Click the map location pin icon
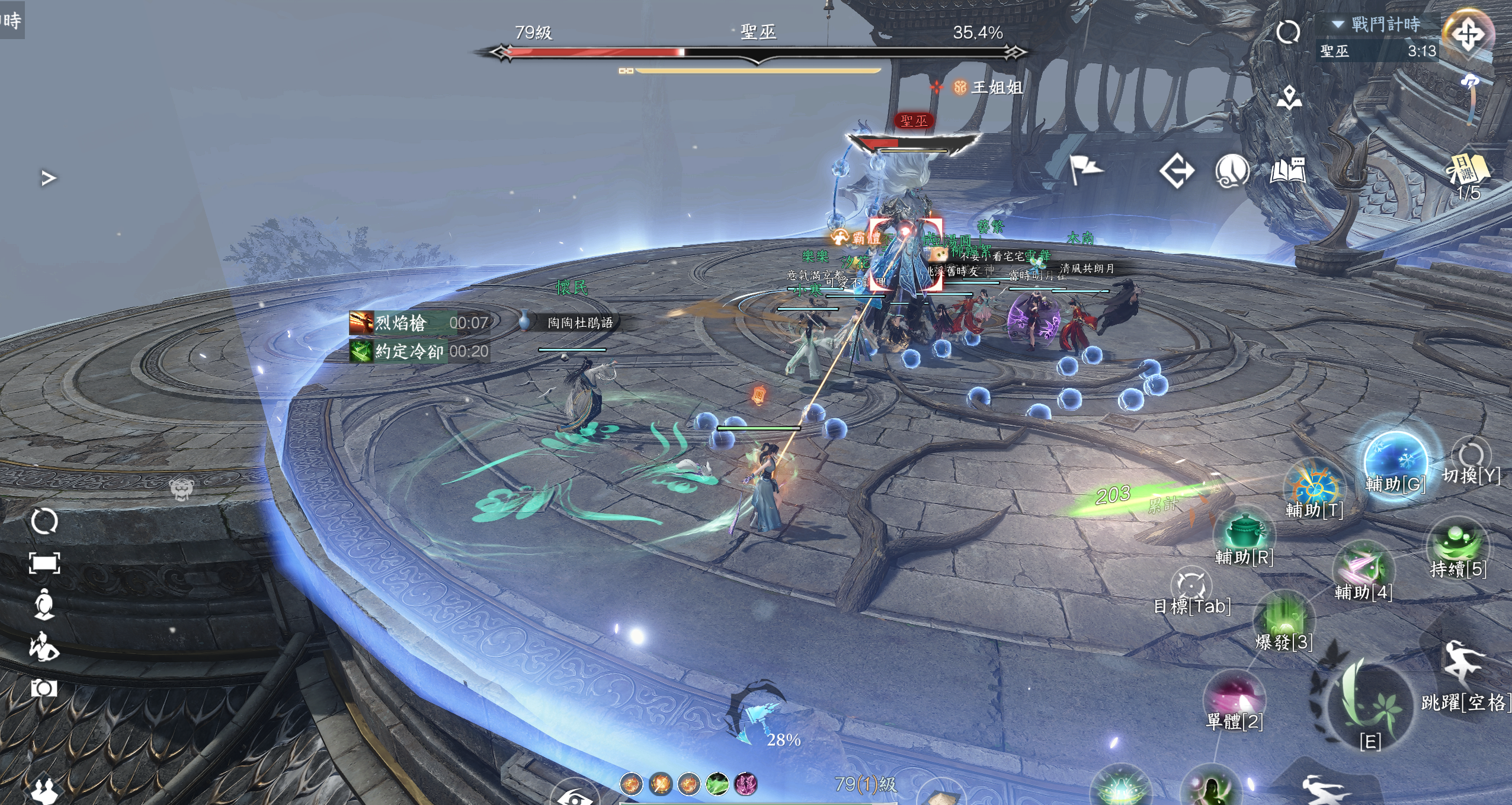Image resolution: width=1512 pixels, height=805 pixels. 1289,97
